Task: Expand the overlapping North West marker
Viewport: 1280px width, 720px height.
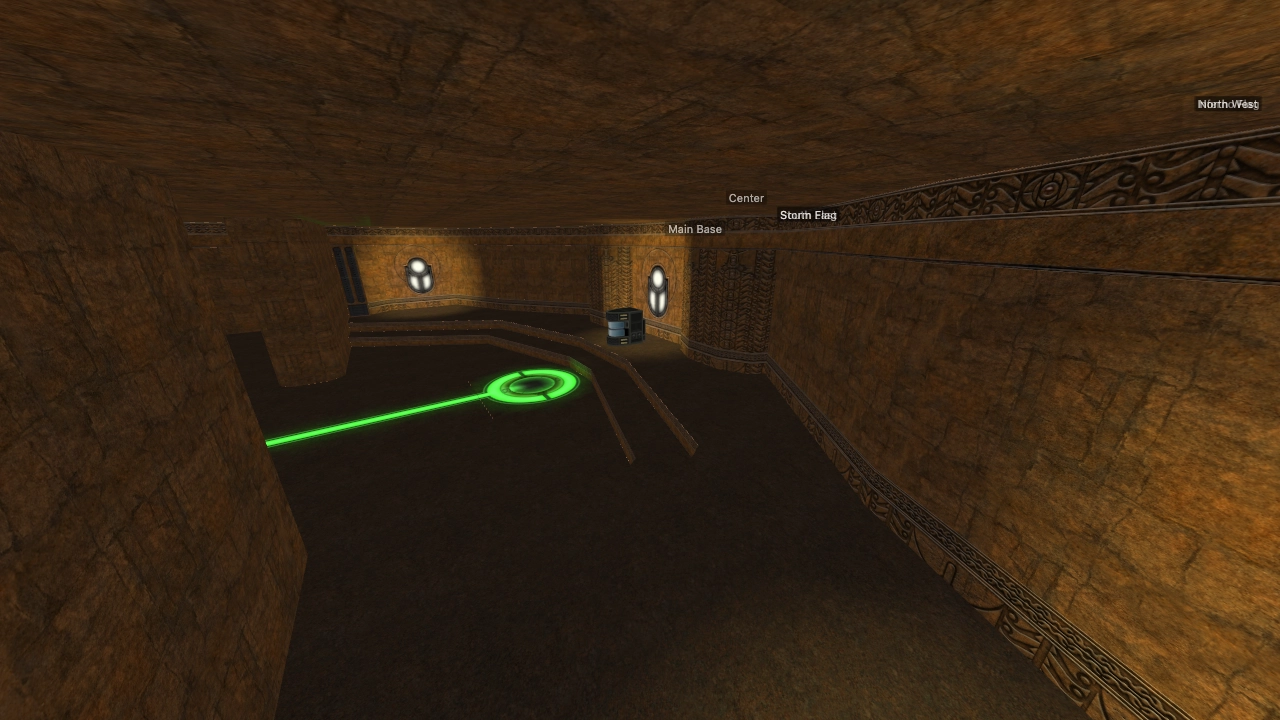Action: pos(1228,103)
